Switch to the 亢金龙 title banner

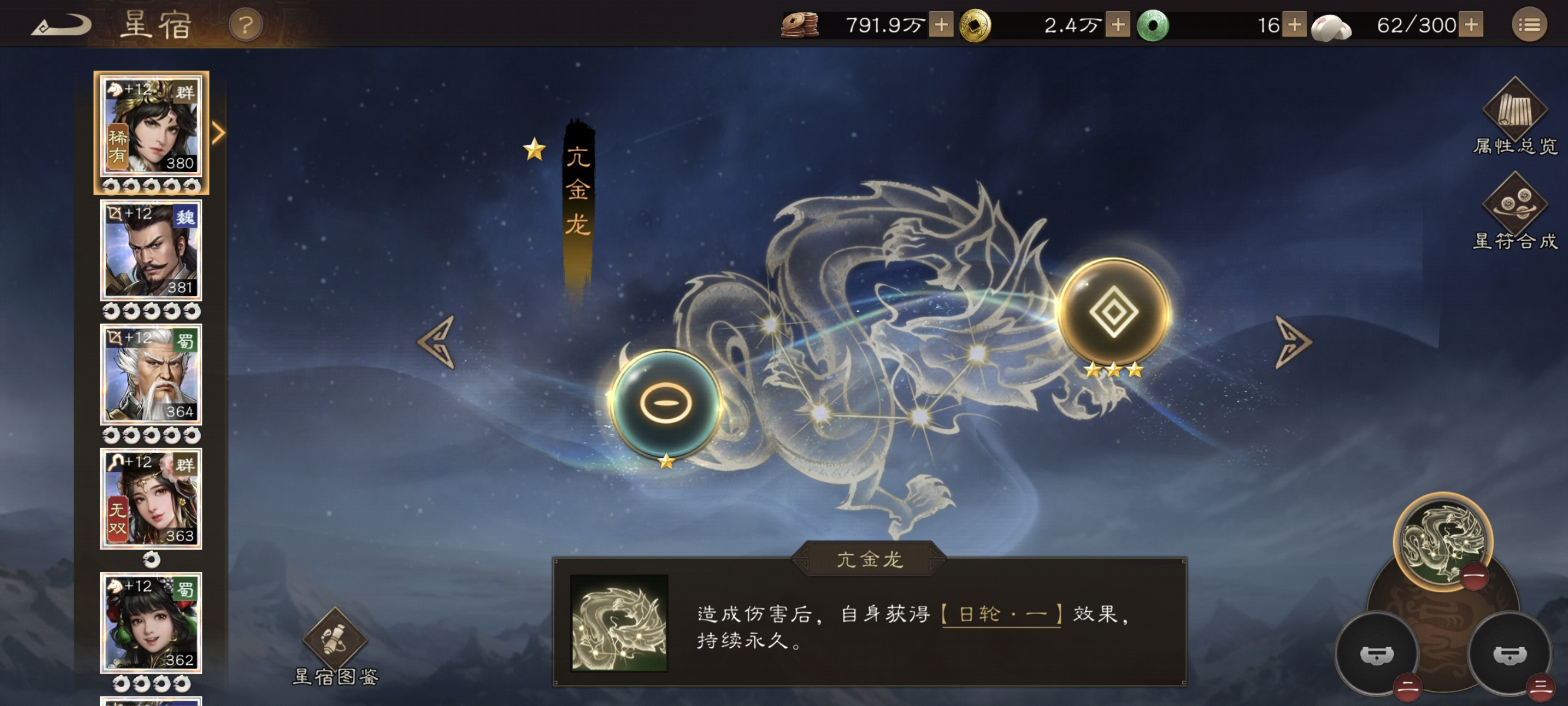(577, 189)
